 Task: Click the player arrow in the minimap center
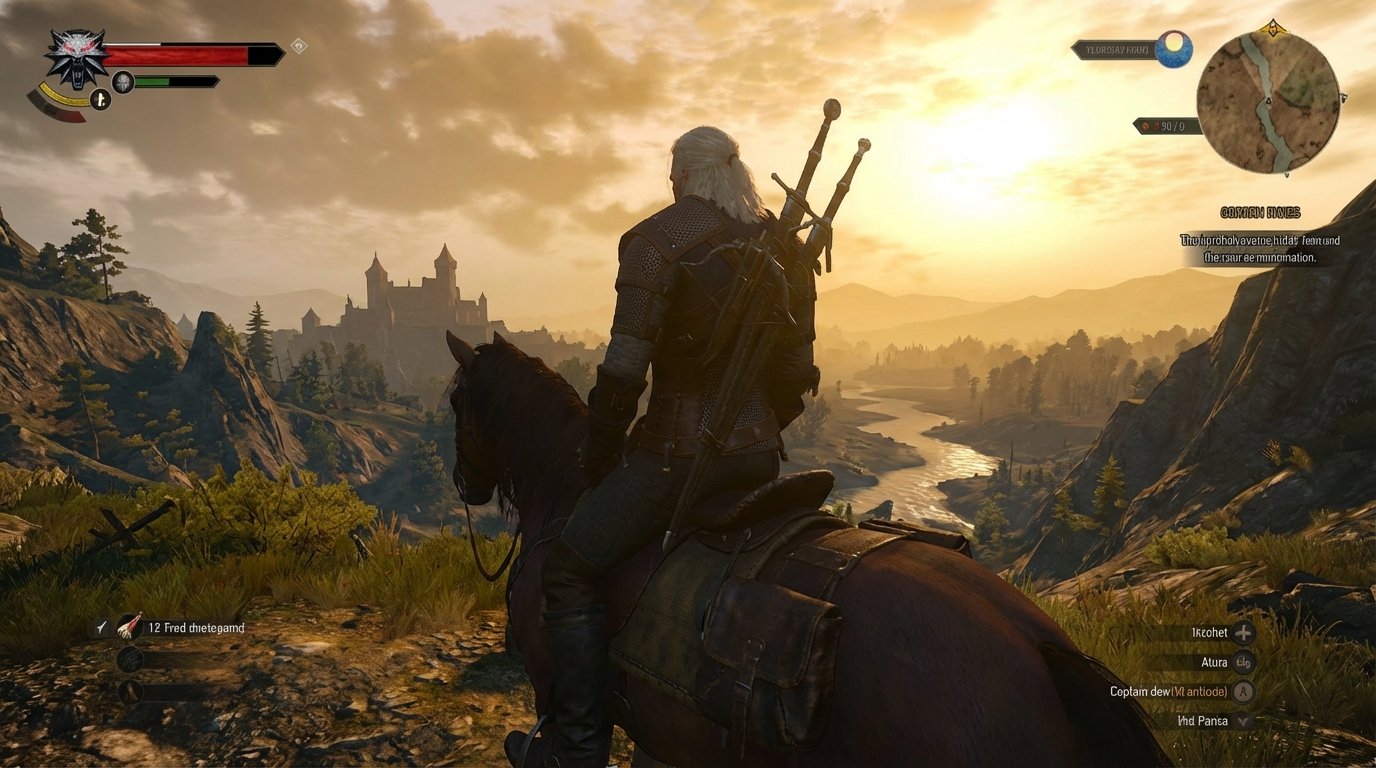[1268, 100]
